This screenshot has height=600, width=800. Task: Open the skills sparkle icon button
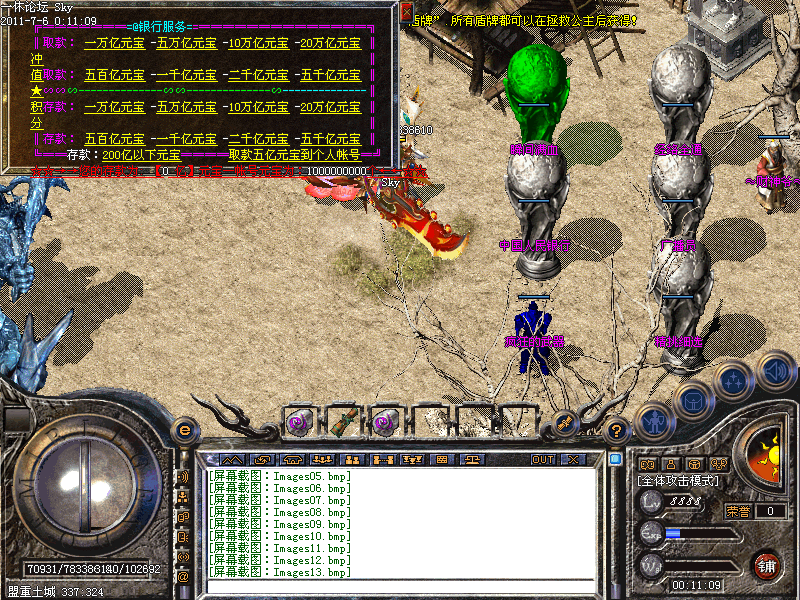(x=733, y=381)
